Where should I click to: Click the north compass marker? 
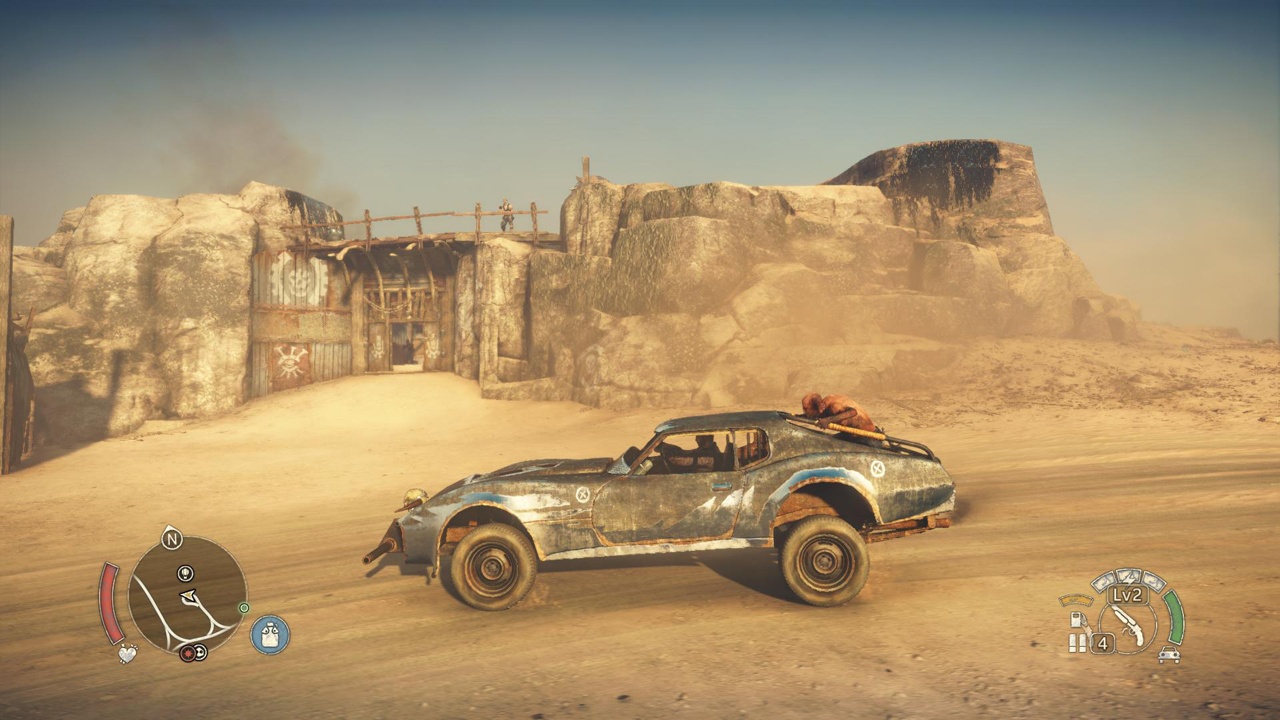click(x=172, y=540)
